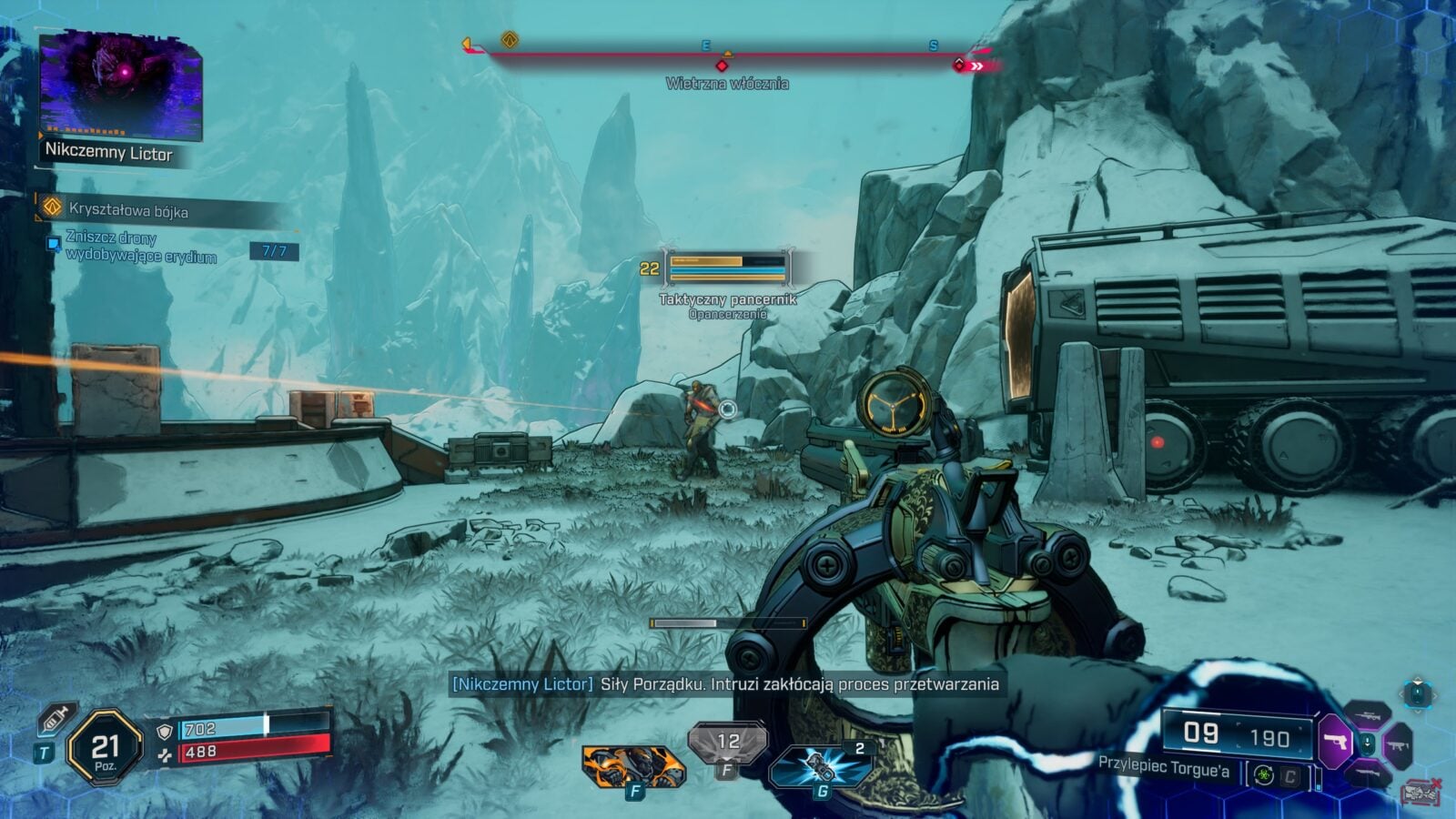Viewport: 1456px width, 819px height.
Task: Select the Kryształowa bójka quest tracker
Action: click(127, 210)
